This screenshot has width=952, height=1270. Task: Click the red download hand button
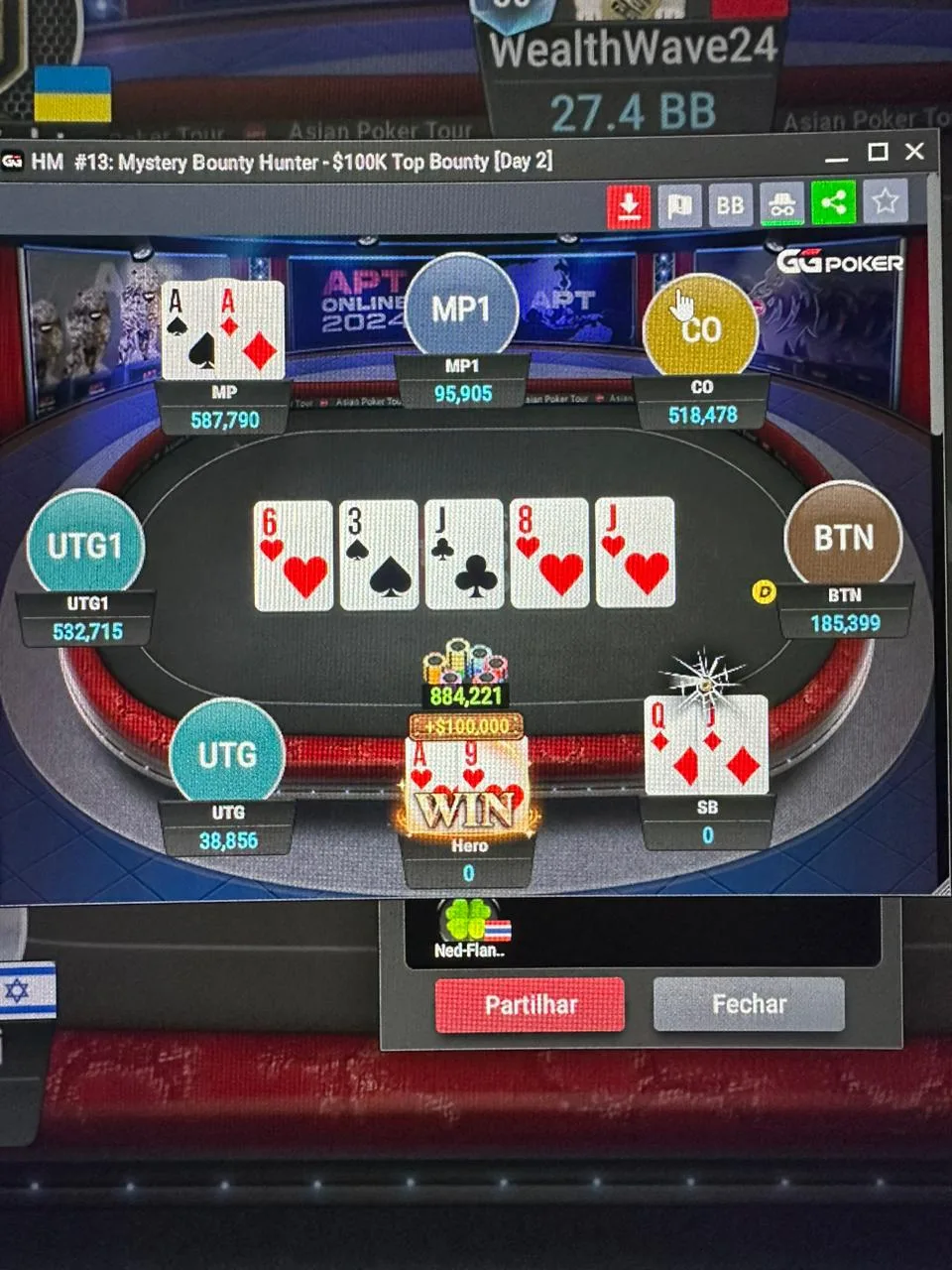point(628,205)
